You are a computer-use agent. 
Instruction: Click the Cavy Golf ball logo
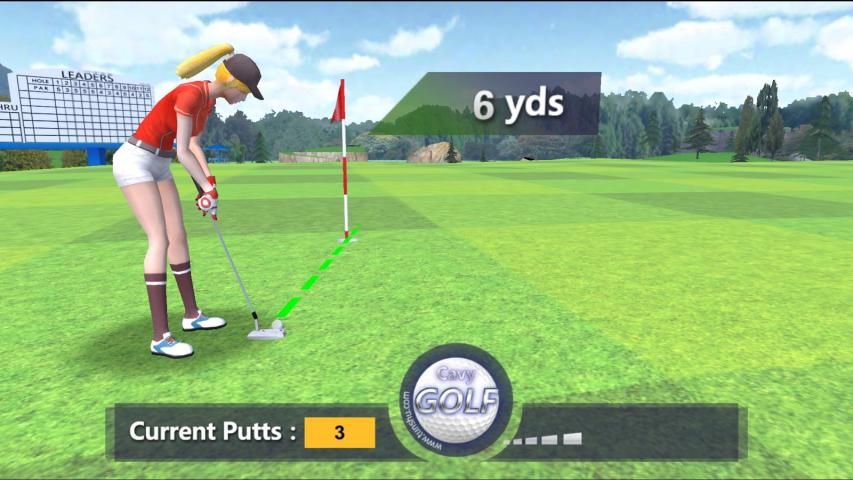click(456, 400)
